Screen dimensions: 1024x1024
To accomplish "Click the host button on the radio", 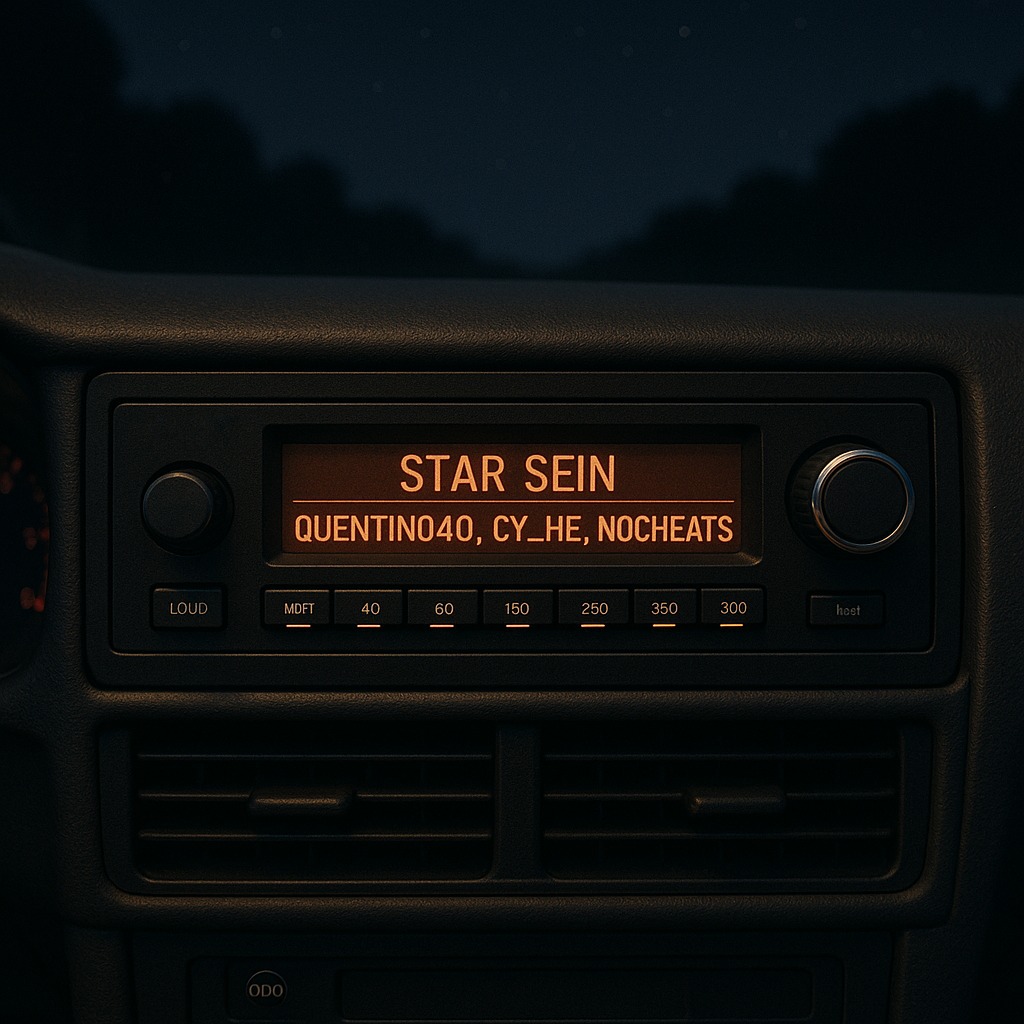I will (x=847, y=610).
